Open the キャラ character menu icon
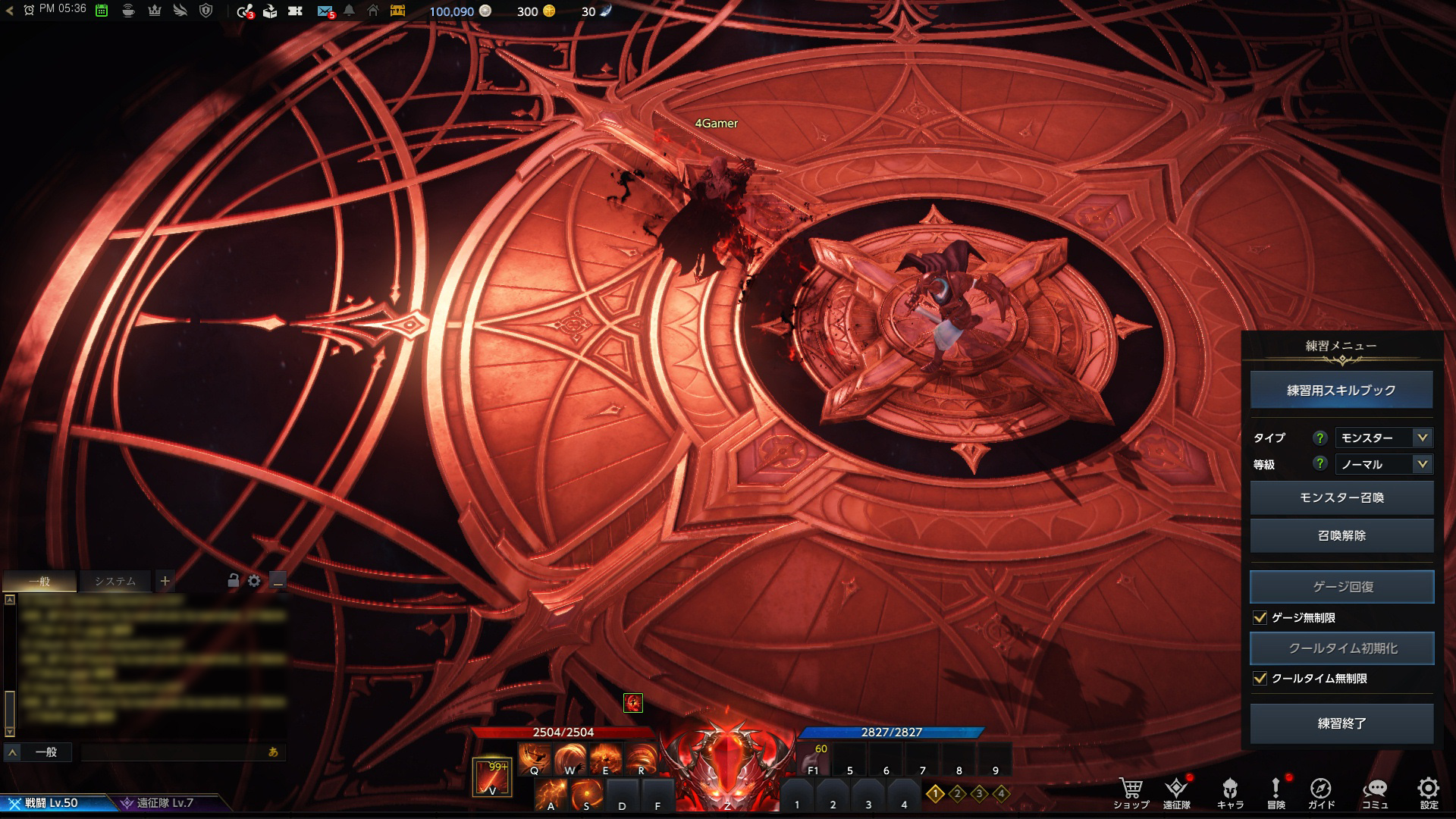 click(x=1230, y=790)
